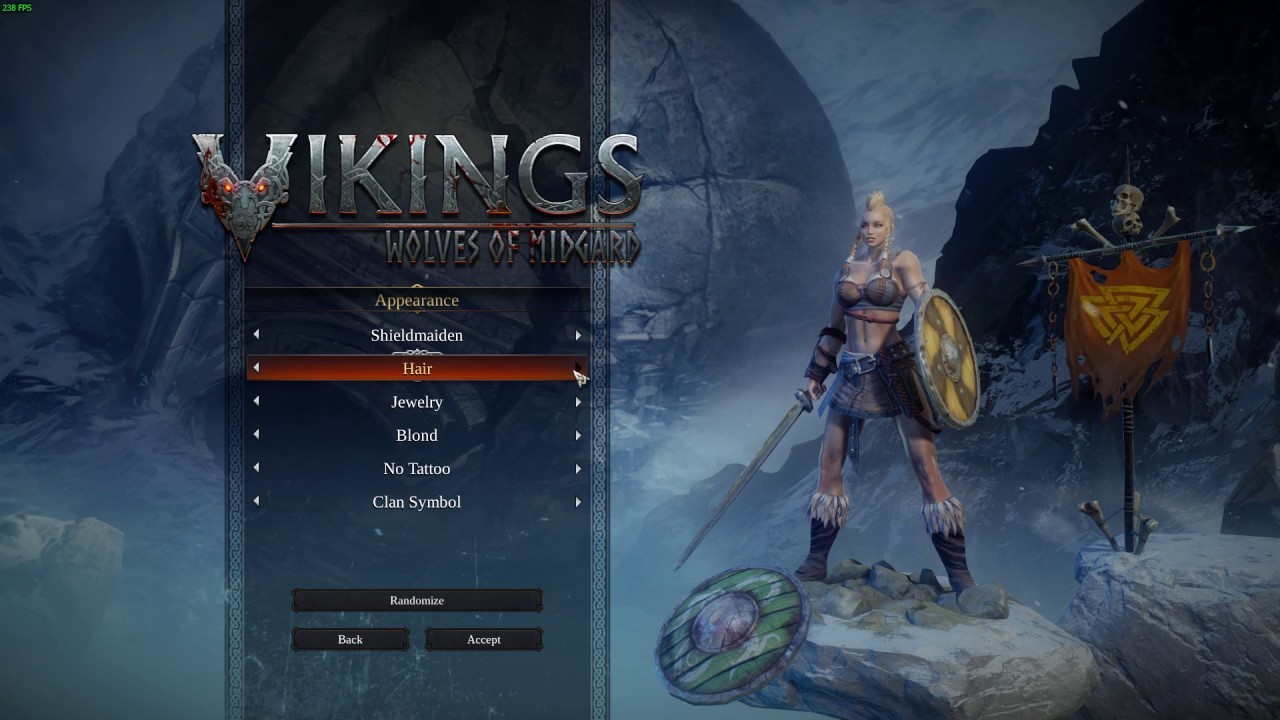Click the left arrow beside No Tattoo

pyautogui.click(x=256, y=469)
